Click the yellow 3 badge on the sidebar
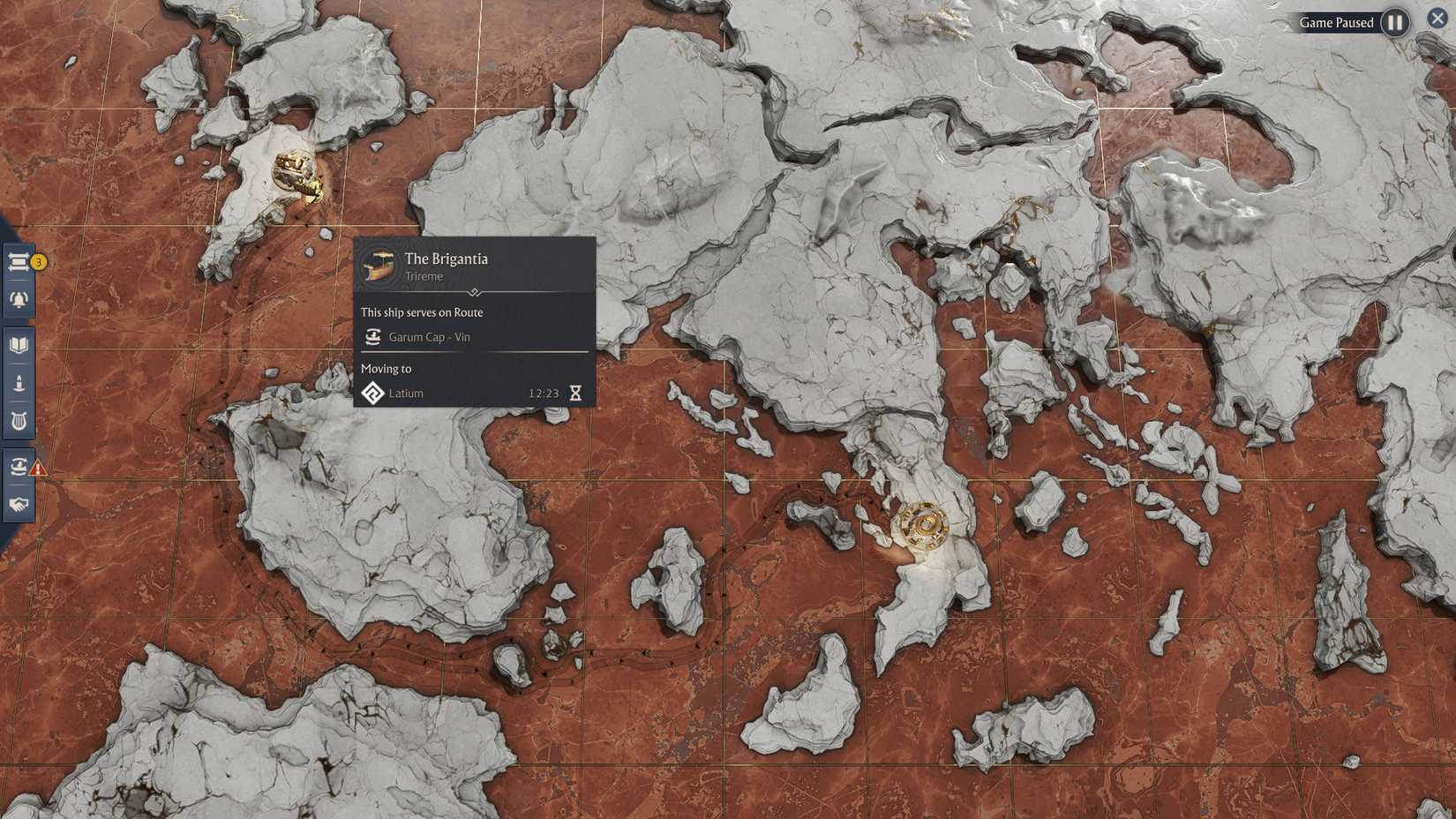1456x819 pixels. point(37,262)
